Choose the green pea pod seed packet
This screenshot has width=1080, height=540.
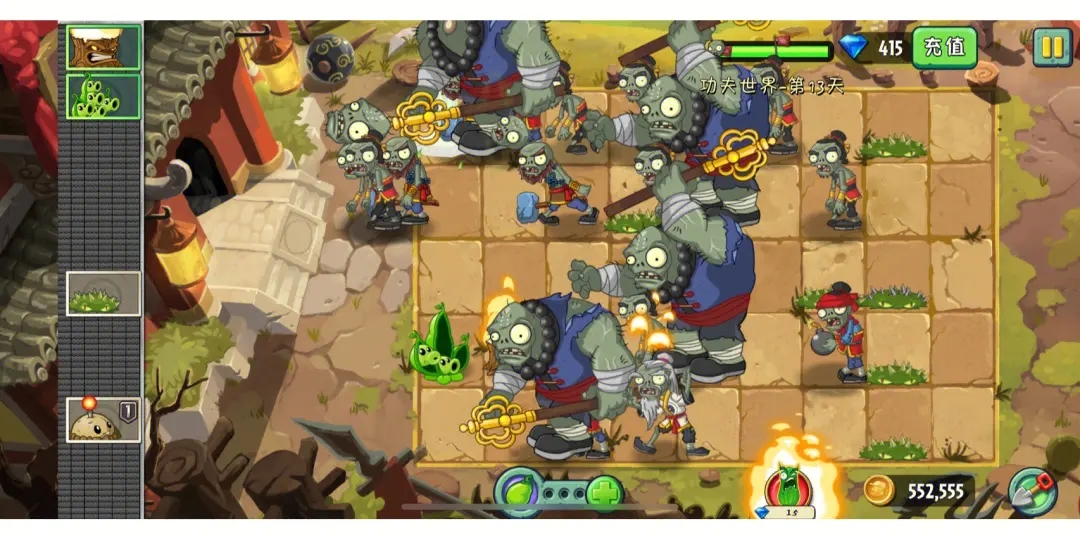pyautogui.click(x=103, y=96)
